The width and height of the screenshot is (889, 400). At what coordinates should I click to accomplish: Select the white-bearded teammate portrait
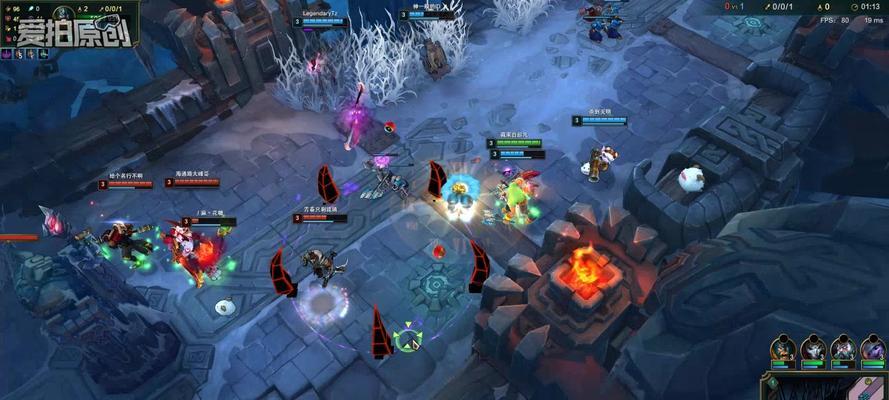pyautogui.click(x=843, y=350)
